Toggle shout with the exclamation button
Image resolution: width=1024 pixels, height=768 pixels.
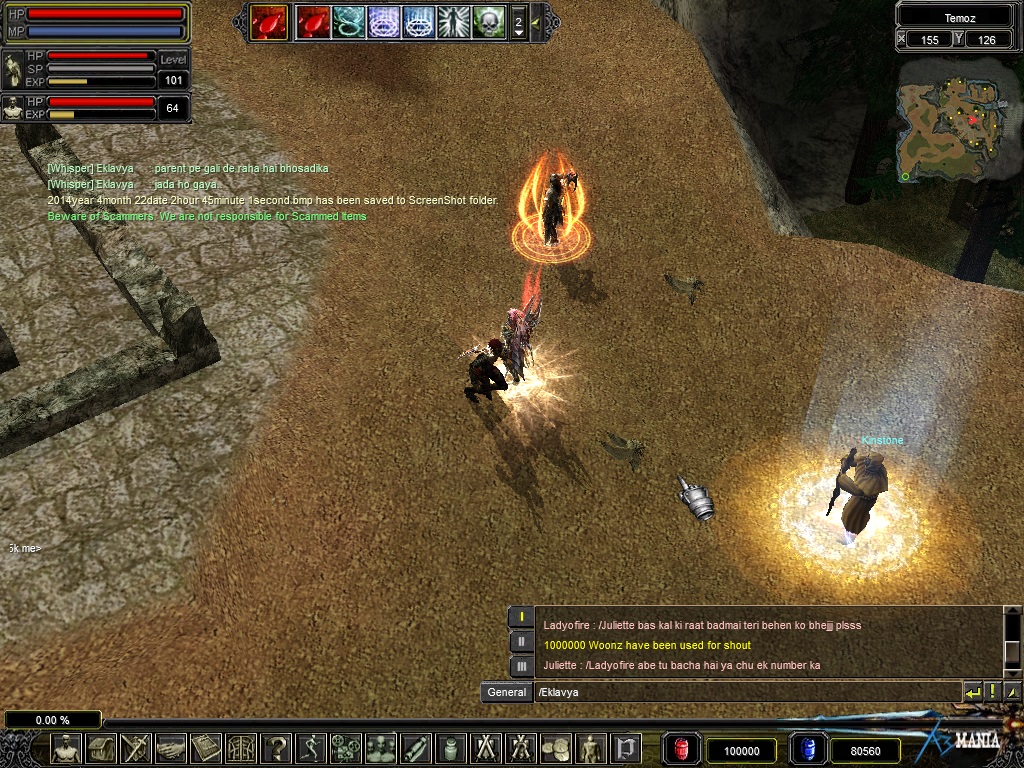click(x=992, y=692)
